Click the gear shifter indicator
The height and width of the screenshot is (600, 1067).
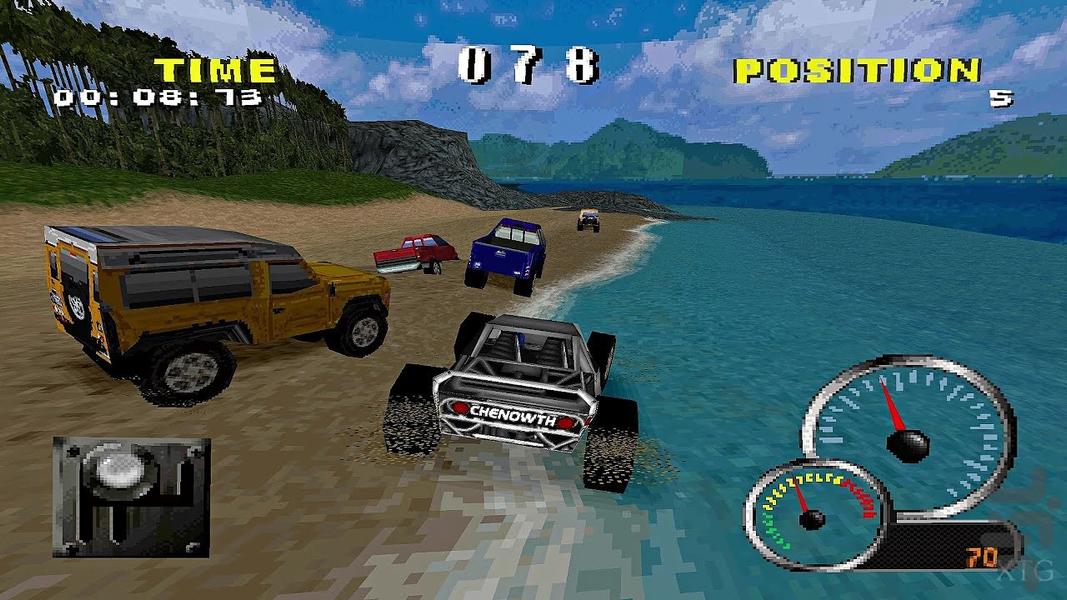point(131,495)
